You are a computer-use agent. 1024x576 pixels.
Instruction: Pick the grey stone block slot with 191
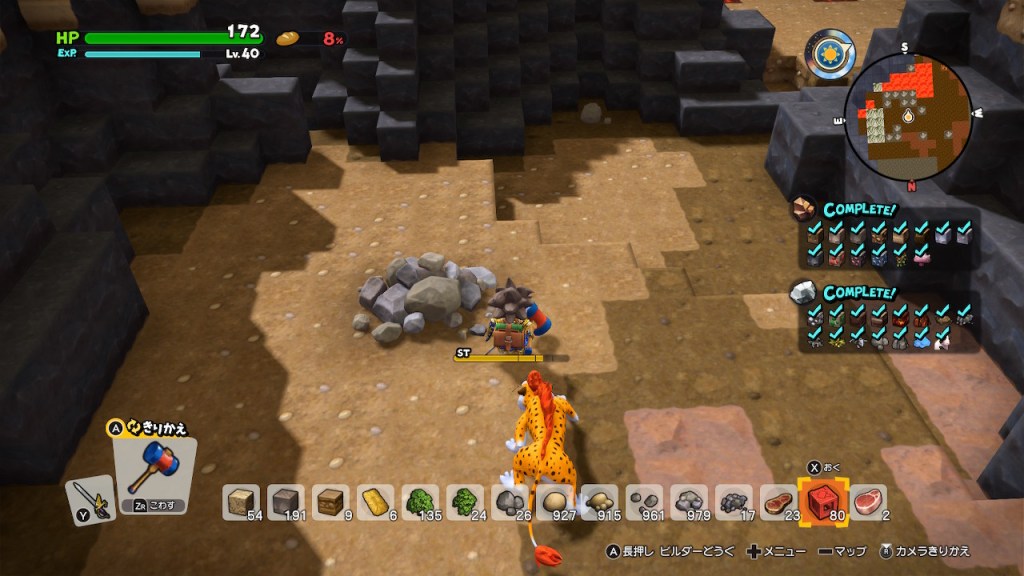(x=286, y=502)
